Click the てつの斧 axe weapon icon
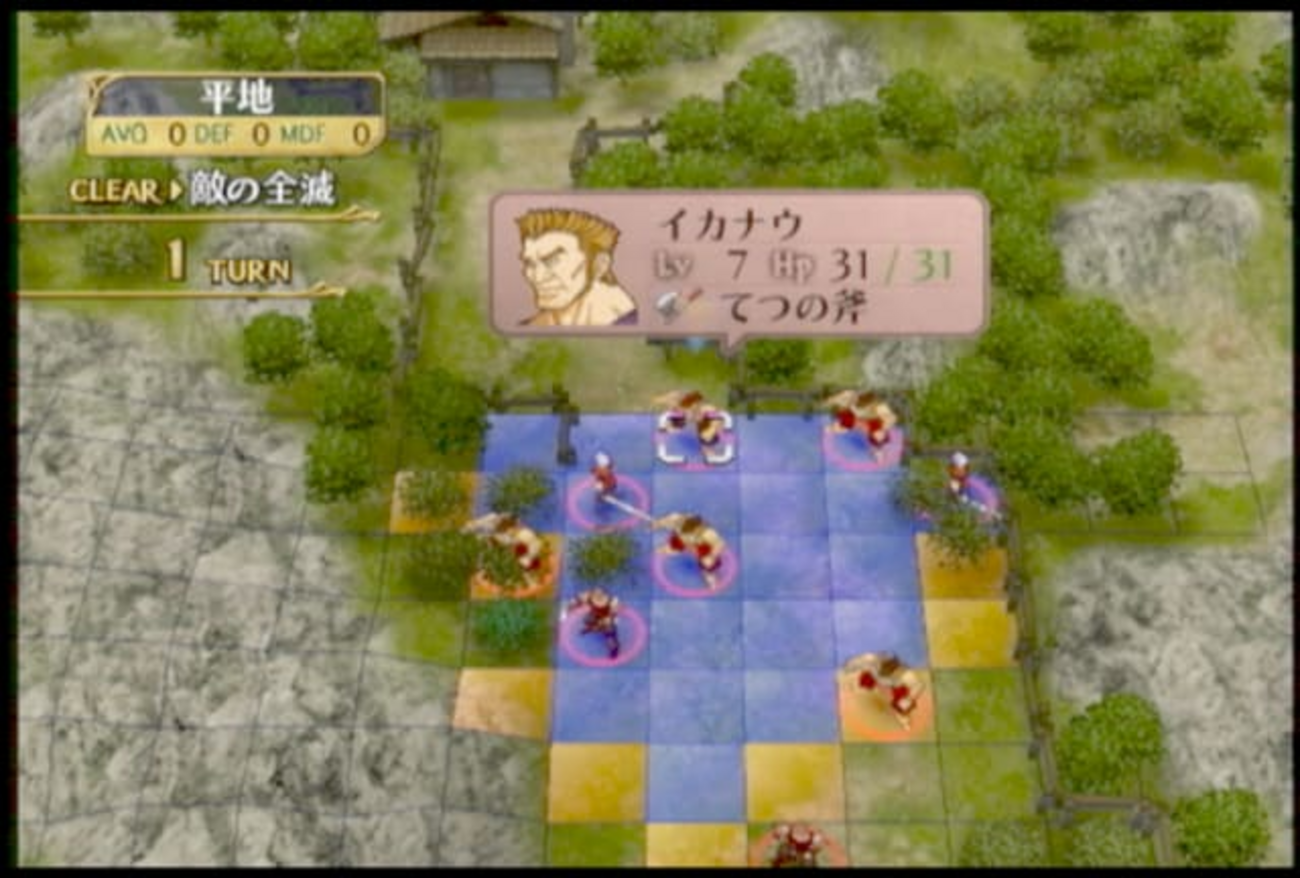 tap(679, 305)
